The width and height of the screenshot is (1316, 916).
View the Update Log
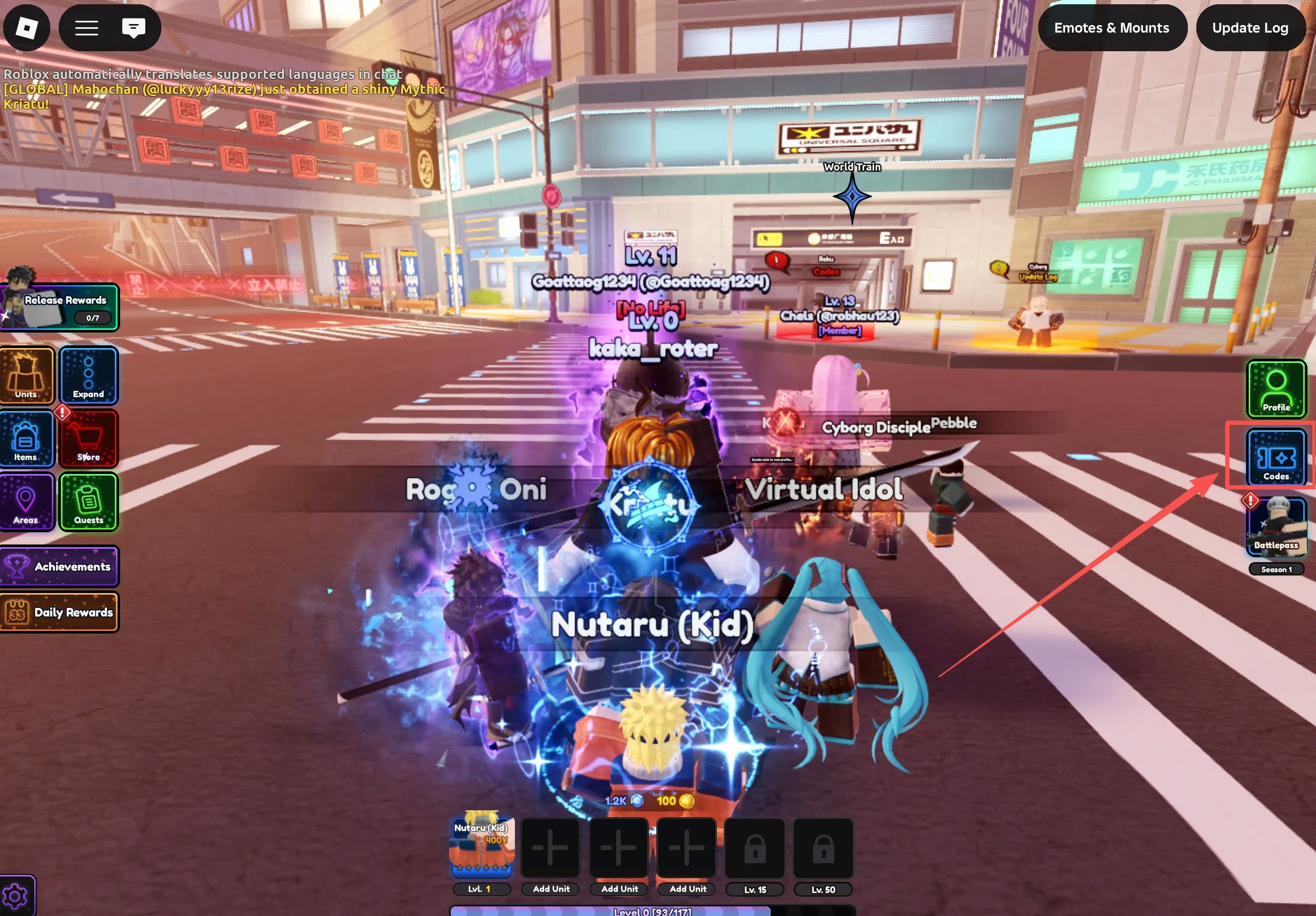(x=1250, y=28)
